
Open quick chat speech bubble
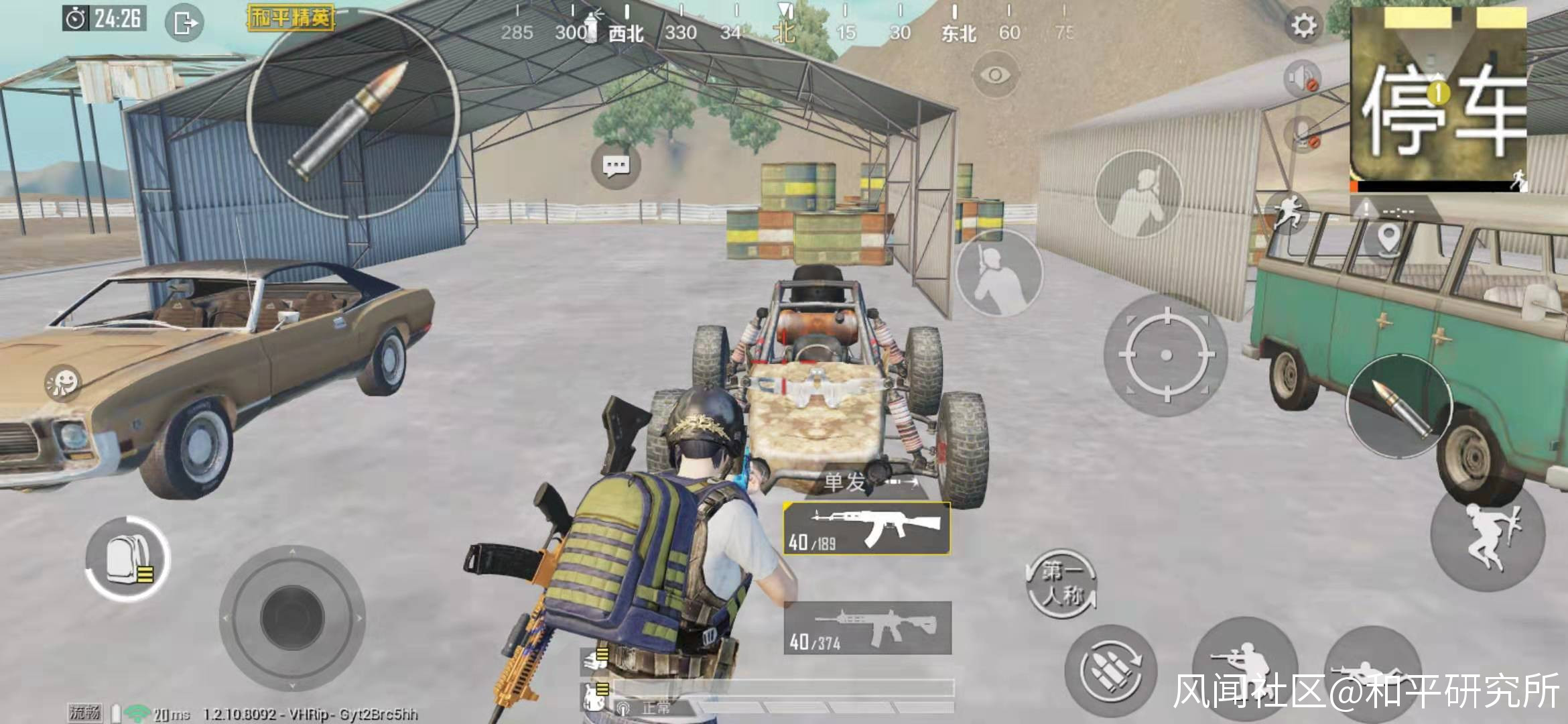click(615, 164)
